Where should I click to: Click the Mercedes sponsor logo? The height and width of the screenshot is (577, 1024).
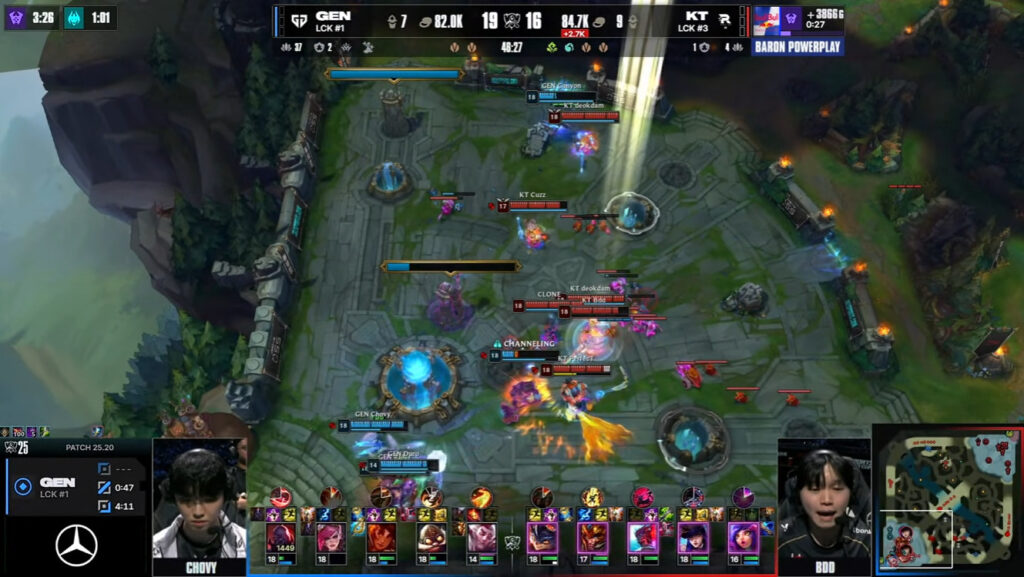[75, 546]
